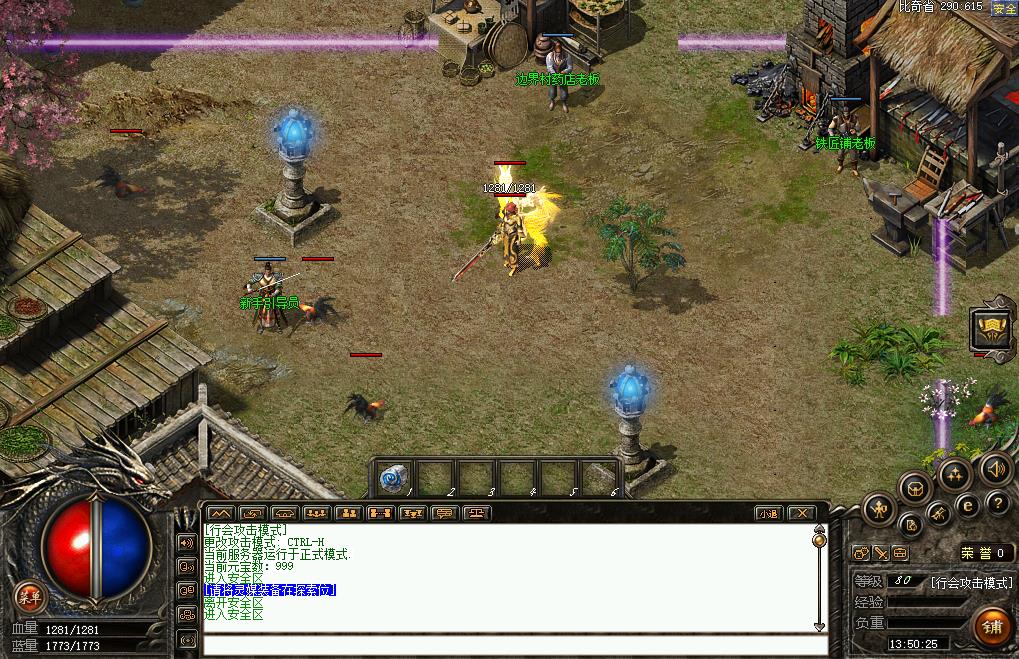Select the mountain-shaped first chat toolbar button

pos(219,513)
